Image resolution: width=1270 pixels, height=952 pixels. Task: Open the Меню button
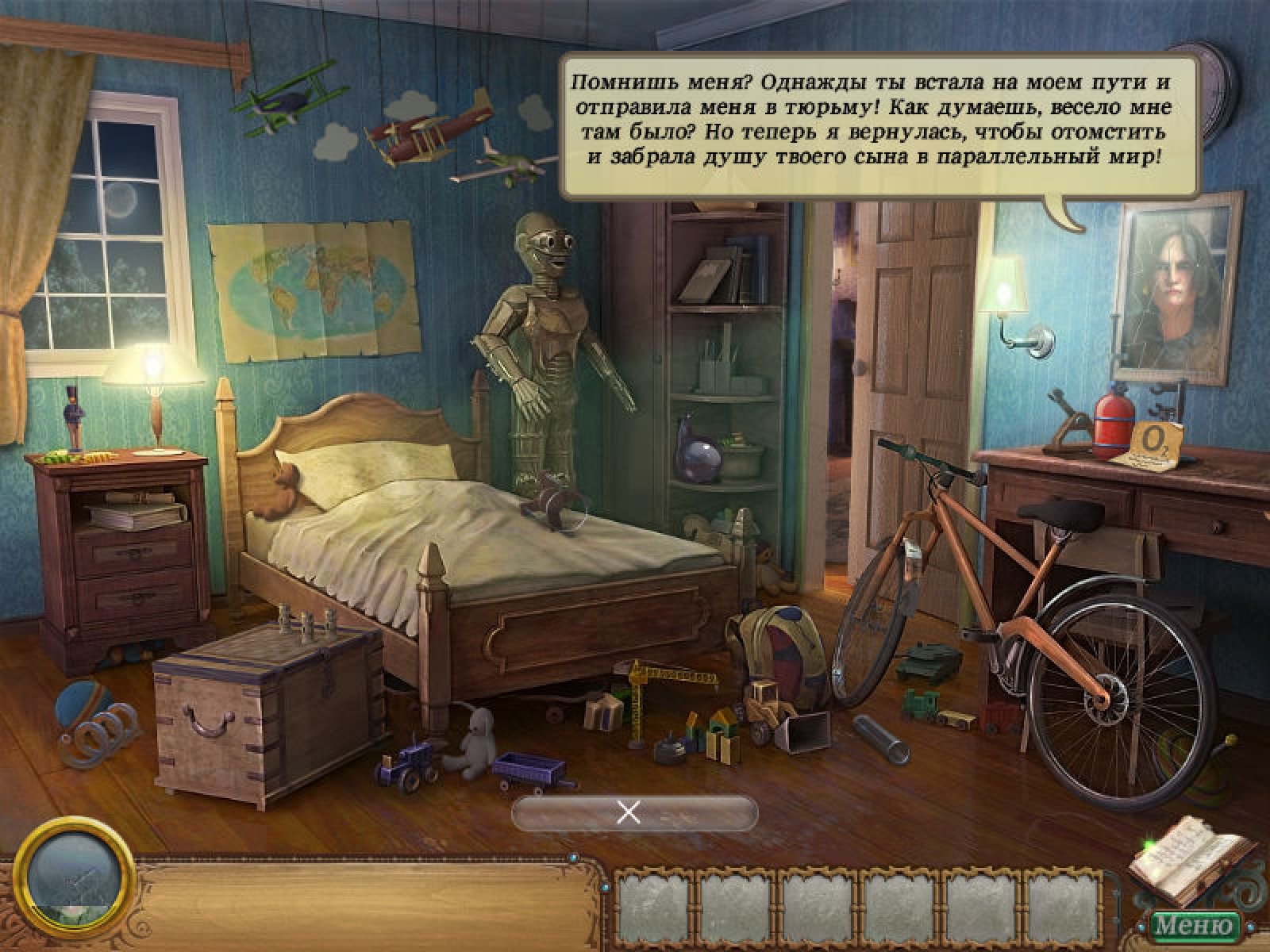click(x=1196, y=925)
